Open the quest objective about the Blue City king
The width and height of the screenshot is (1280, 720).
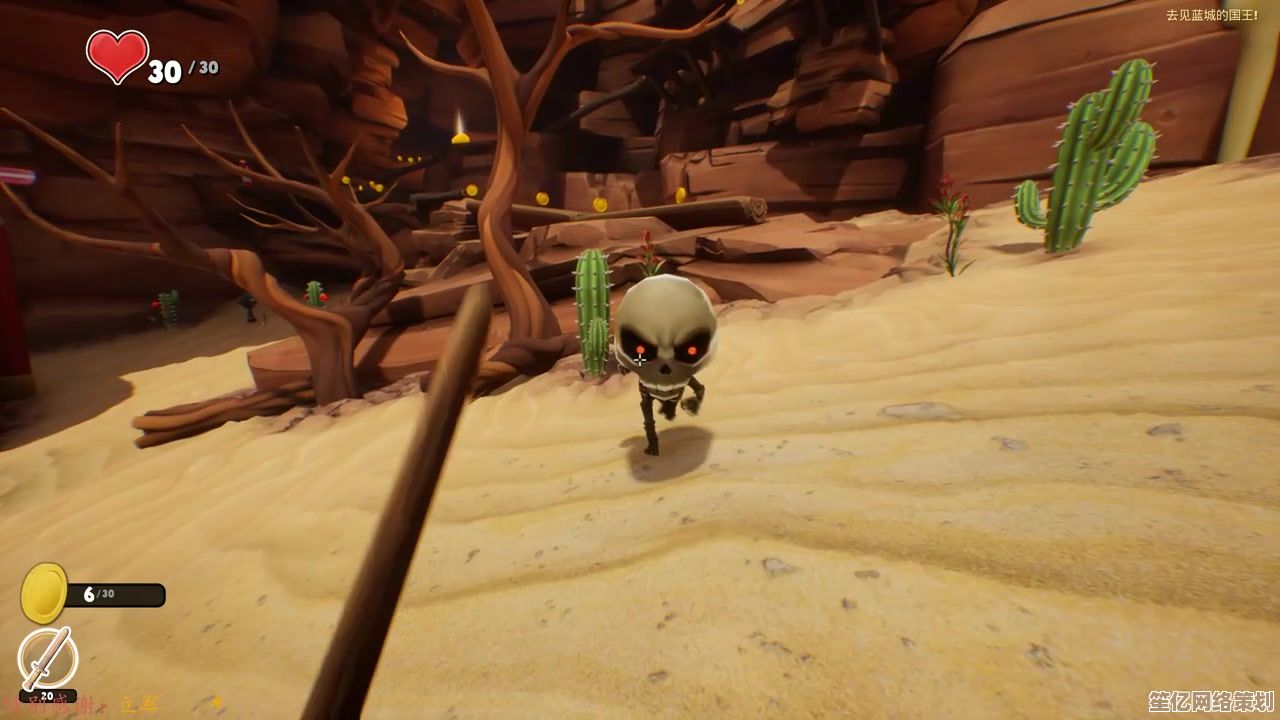(1211, 16)
